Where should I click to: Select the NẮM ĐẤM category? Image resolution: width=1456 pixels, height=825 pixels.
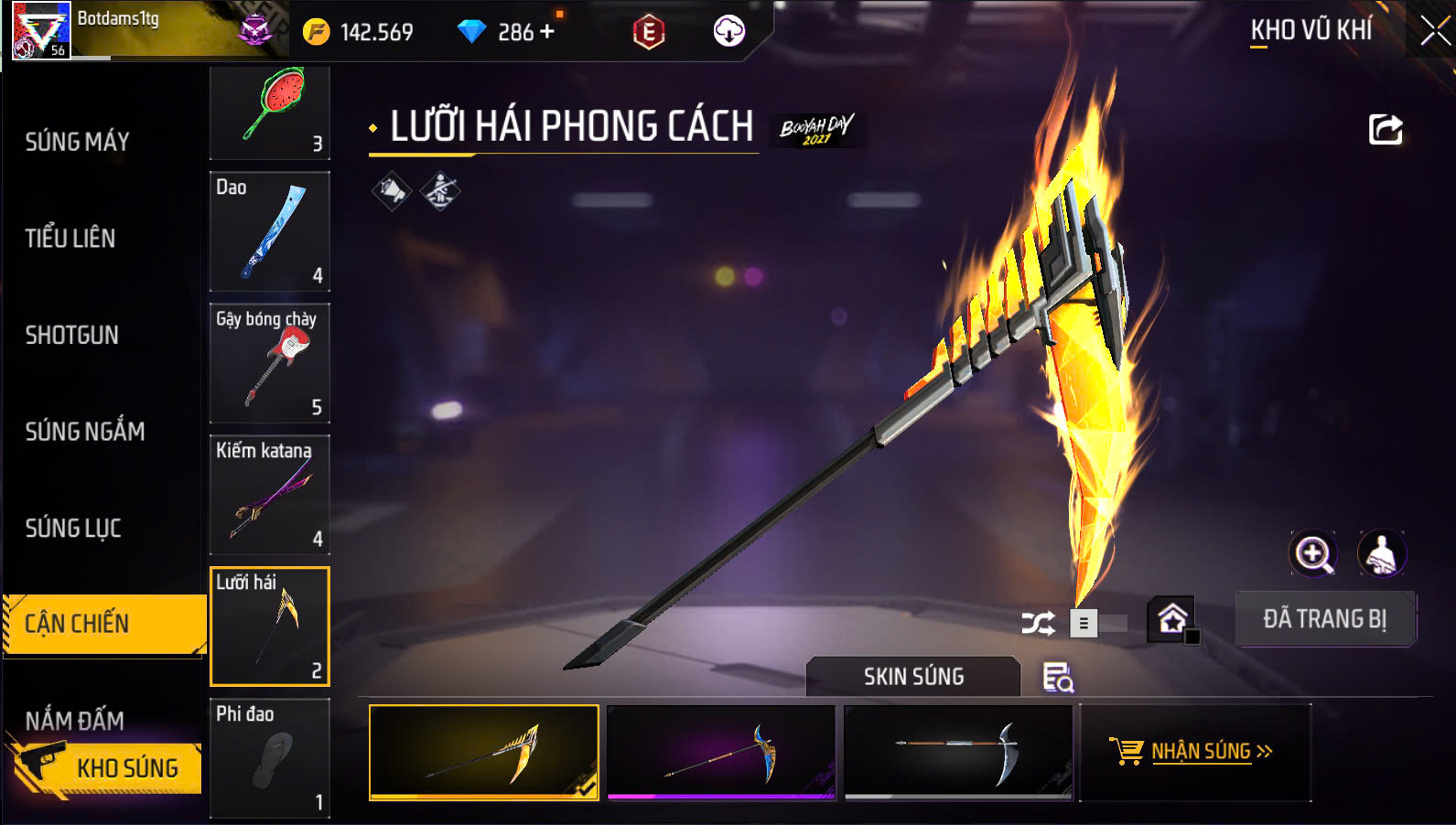pyautogui.click(x=75, y=720)
